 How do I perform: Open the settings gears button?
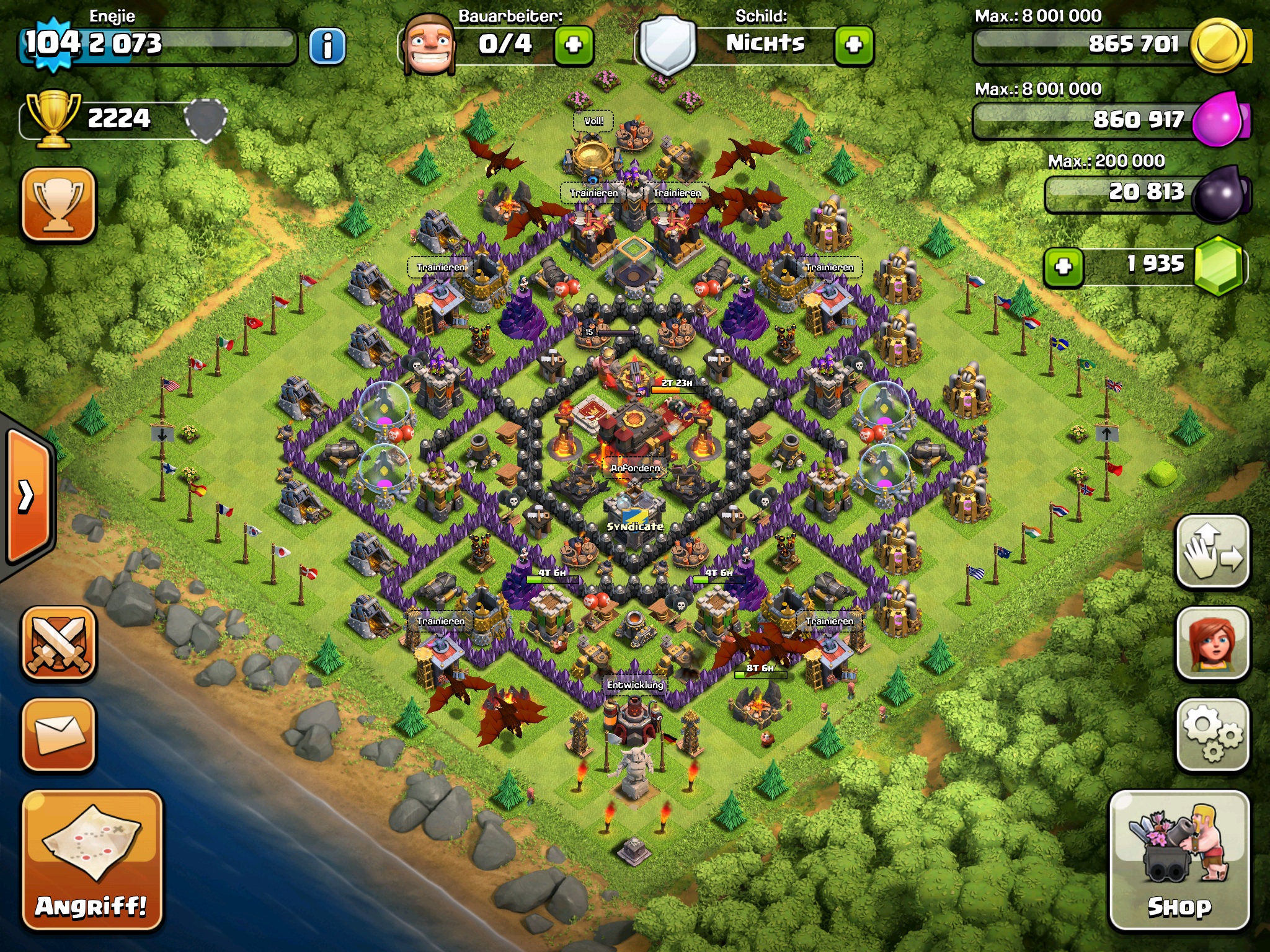[1212, 734]
